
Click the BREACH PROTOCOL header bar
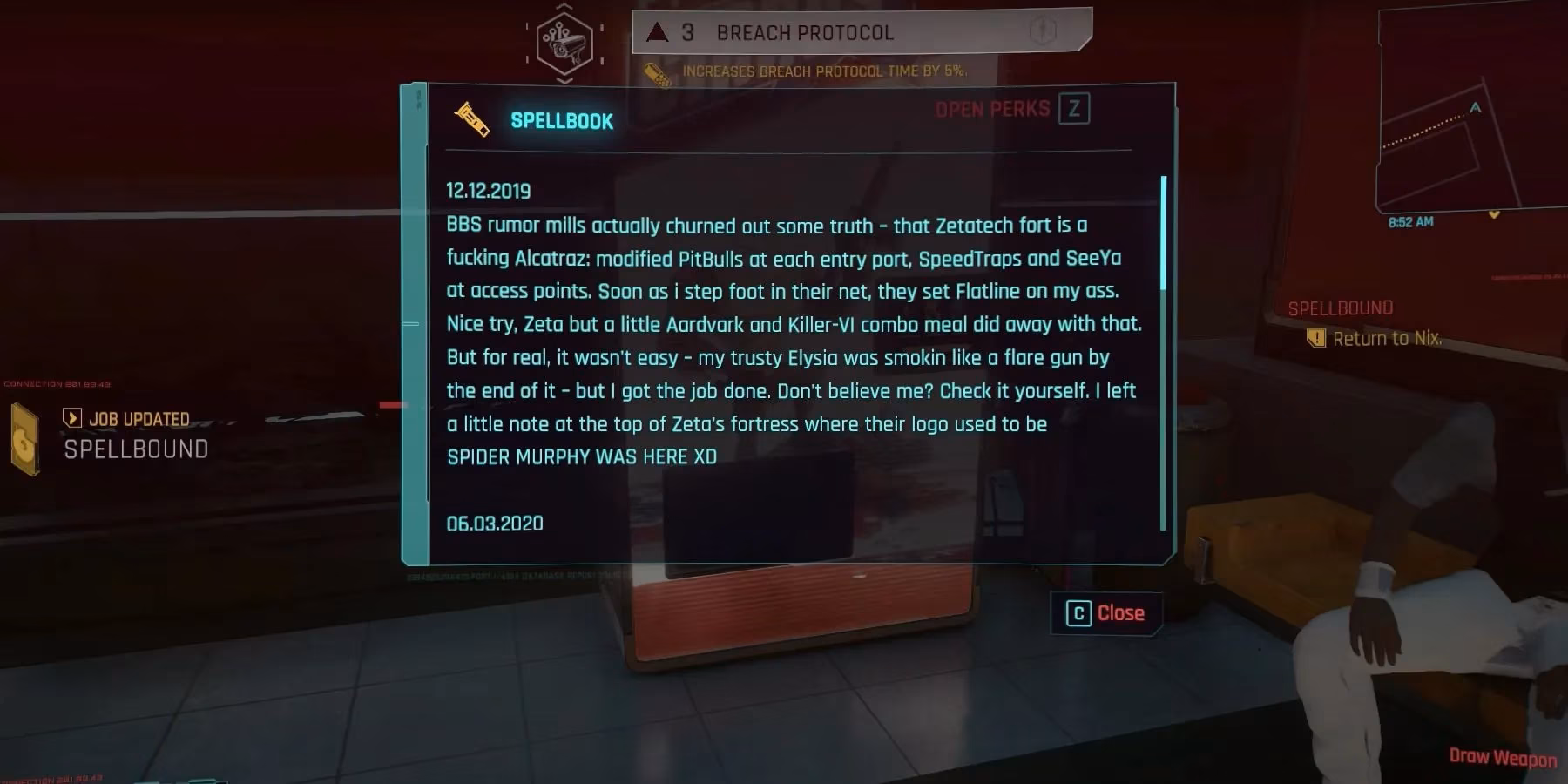point(805,32)
